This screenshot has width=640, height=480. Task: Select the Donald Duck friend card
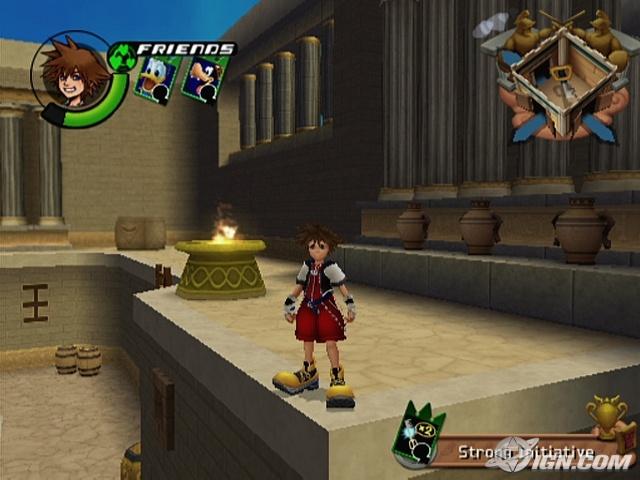pyautogui.click(x=158, y=80)
